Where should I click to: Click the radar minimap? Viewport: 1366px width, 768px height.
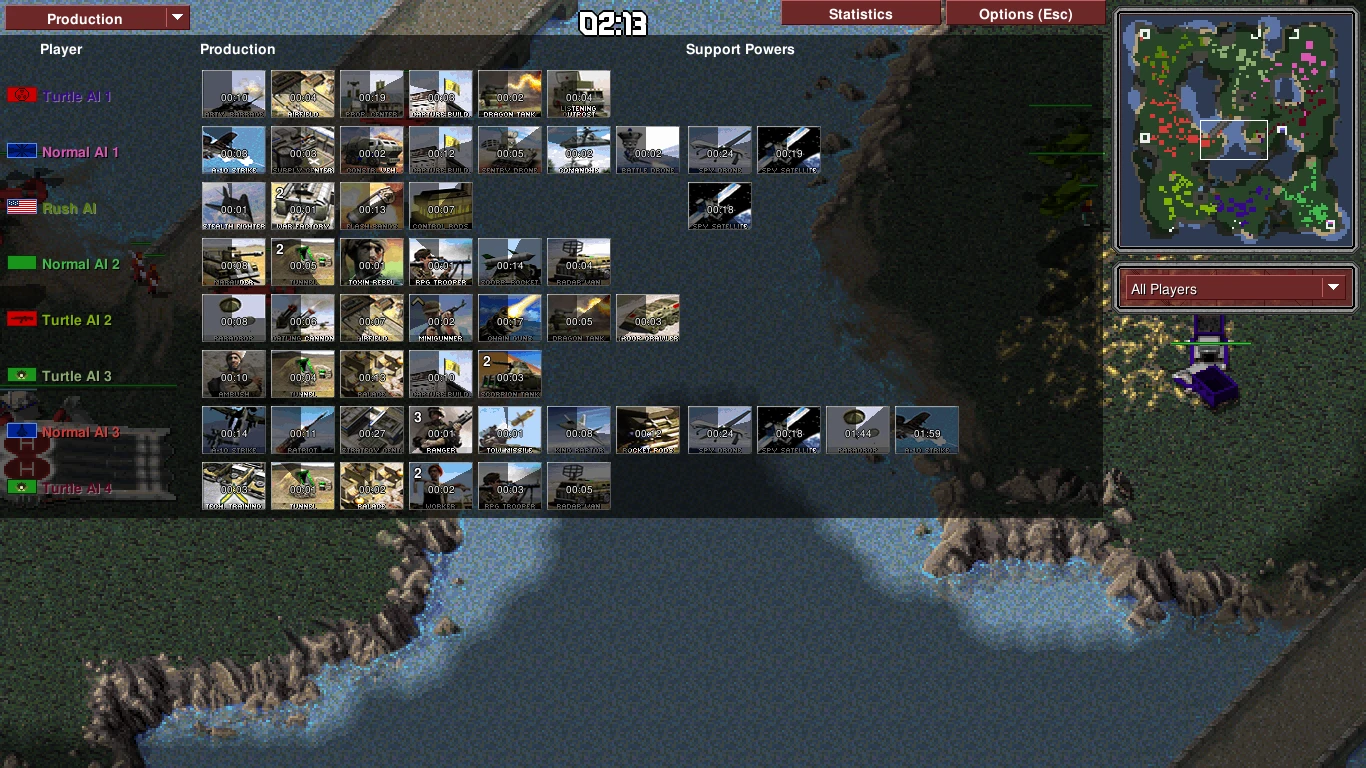pos(1235,131)
